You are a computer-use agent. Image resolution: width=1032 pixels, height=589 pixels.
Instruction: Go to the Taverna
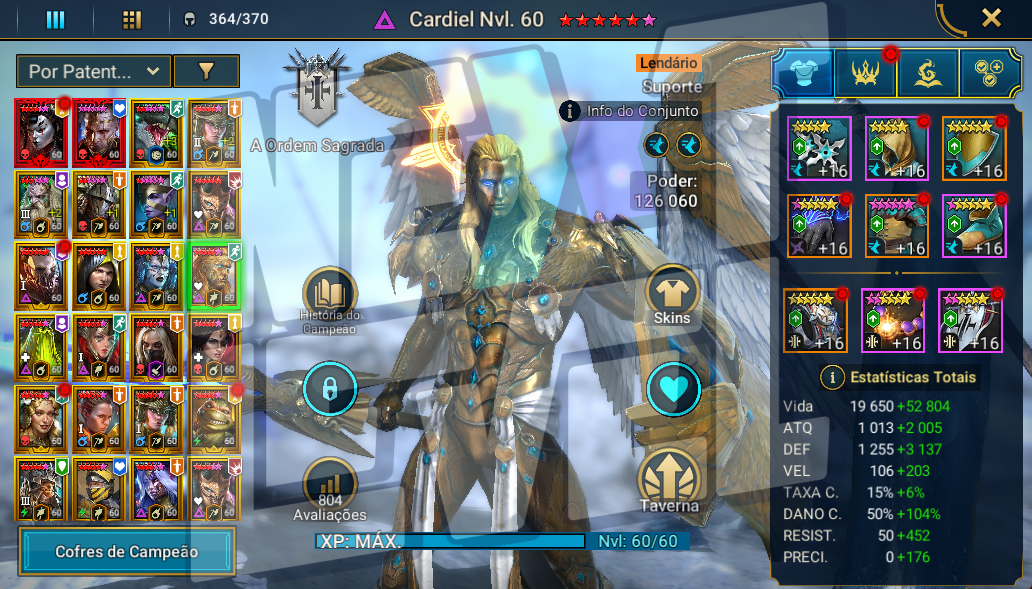click(671, 480)
